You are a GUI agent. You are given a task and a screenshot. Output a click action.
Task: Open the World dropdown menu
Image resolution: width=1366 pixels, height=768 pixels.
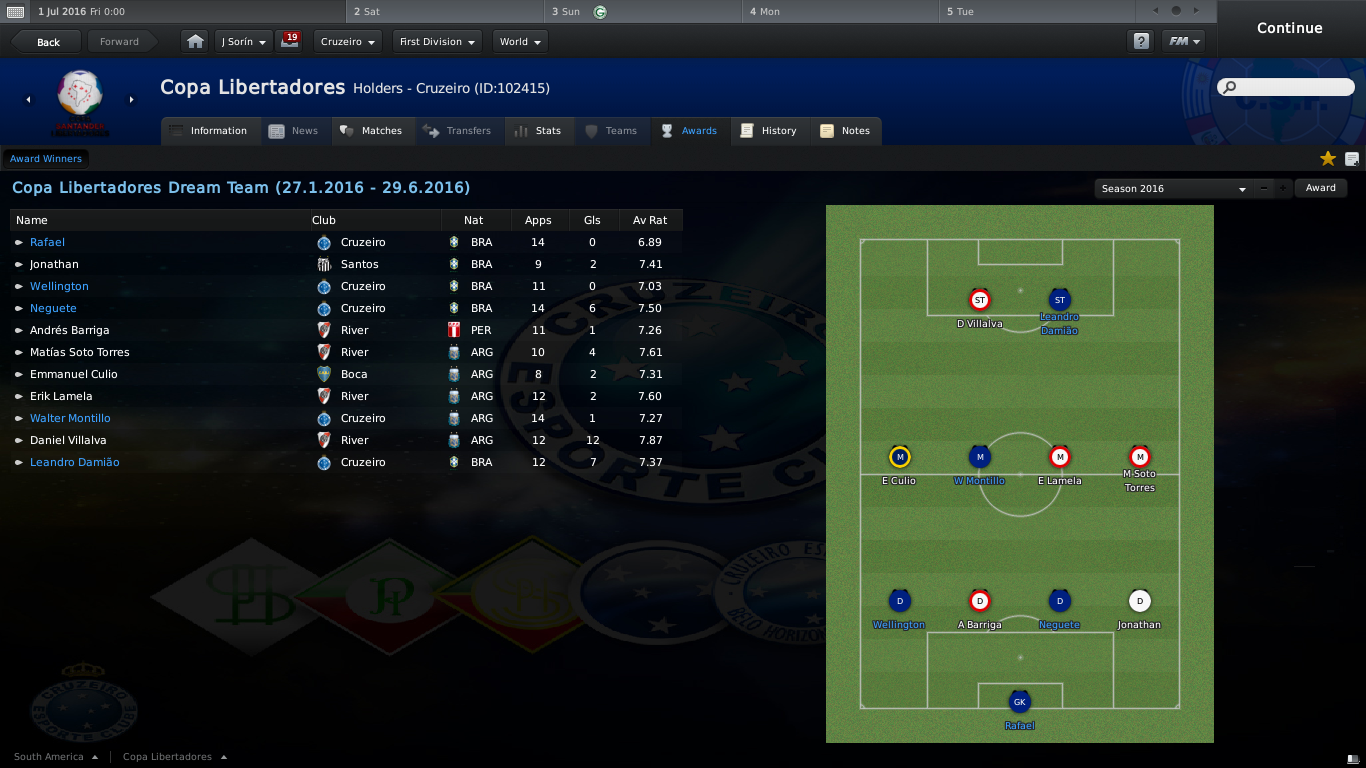point(520,42)
